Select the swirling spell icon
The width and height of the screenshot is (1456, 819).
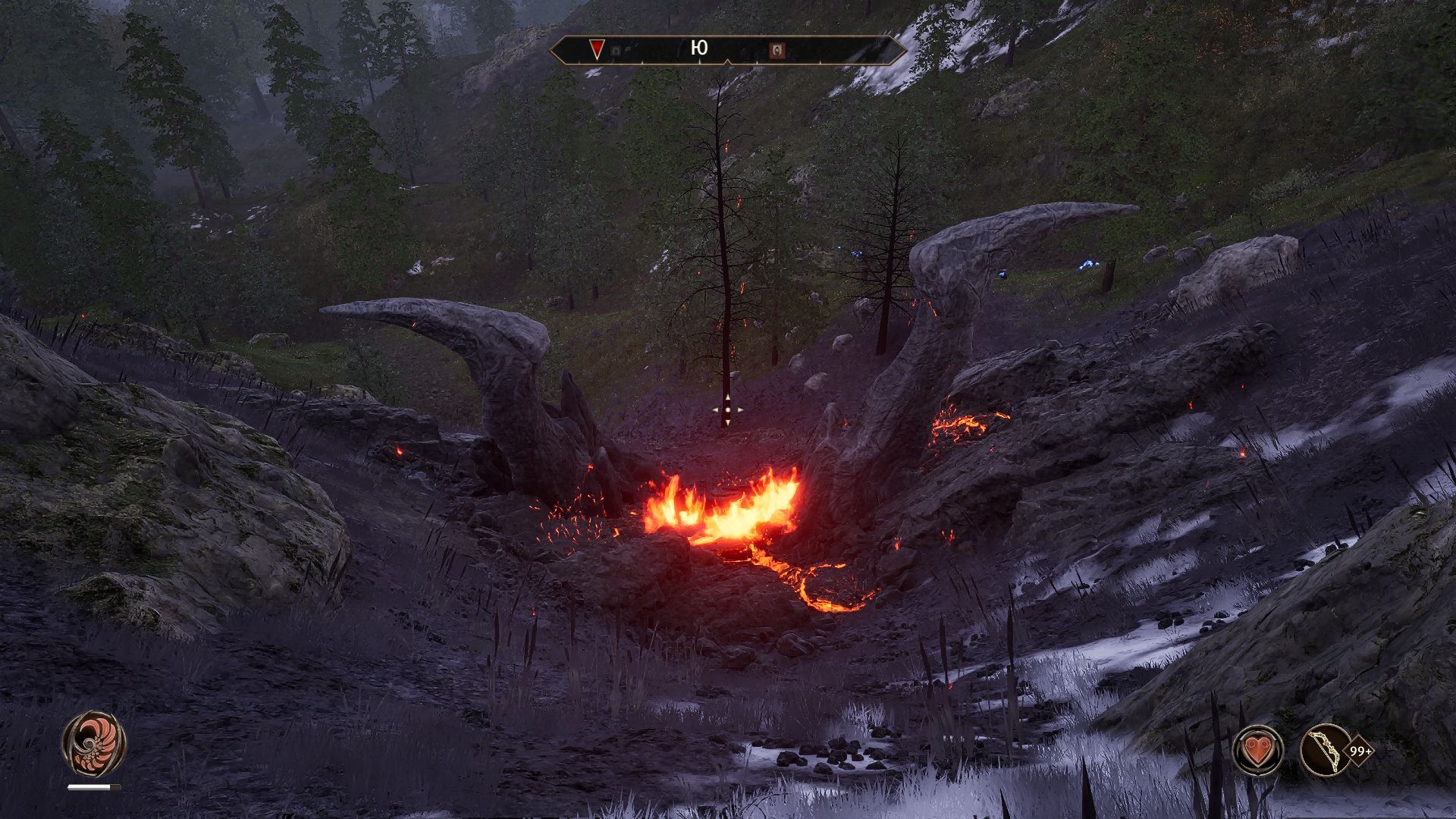click(x=94, y=744)
